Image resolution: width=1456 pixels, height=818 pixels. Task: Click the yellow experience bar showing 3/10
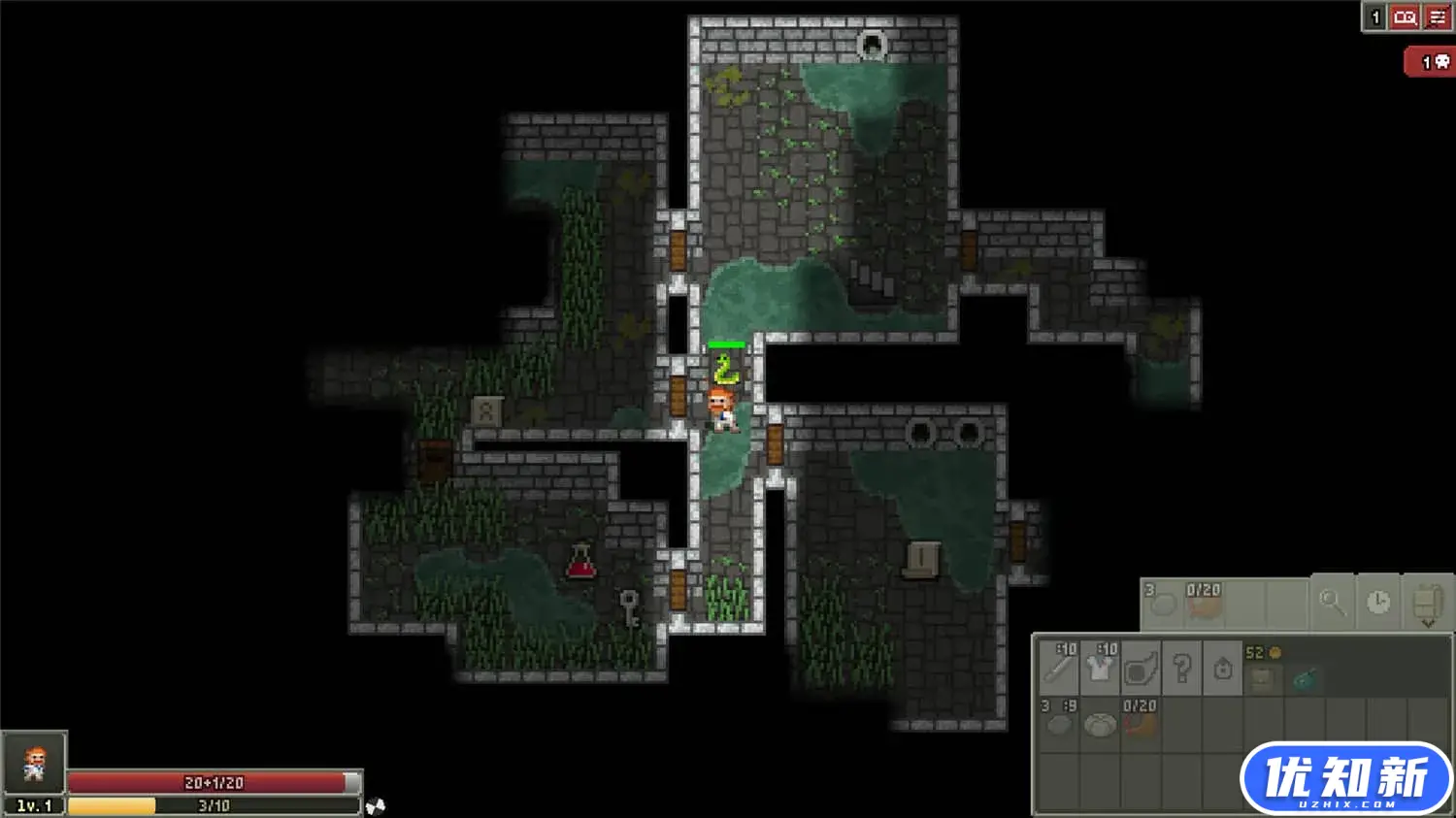tap(214, 804)
